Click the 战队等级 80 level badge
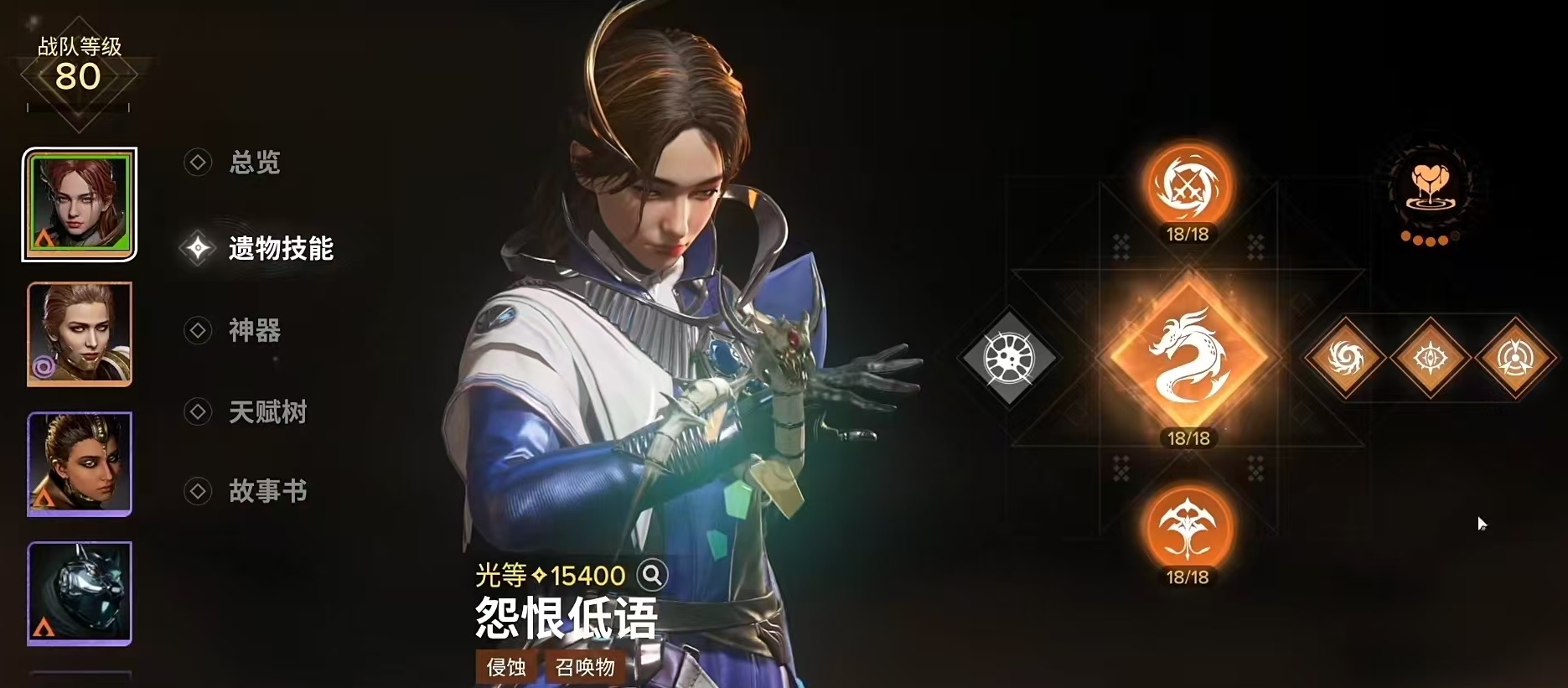 pos(79,65)
